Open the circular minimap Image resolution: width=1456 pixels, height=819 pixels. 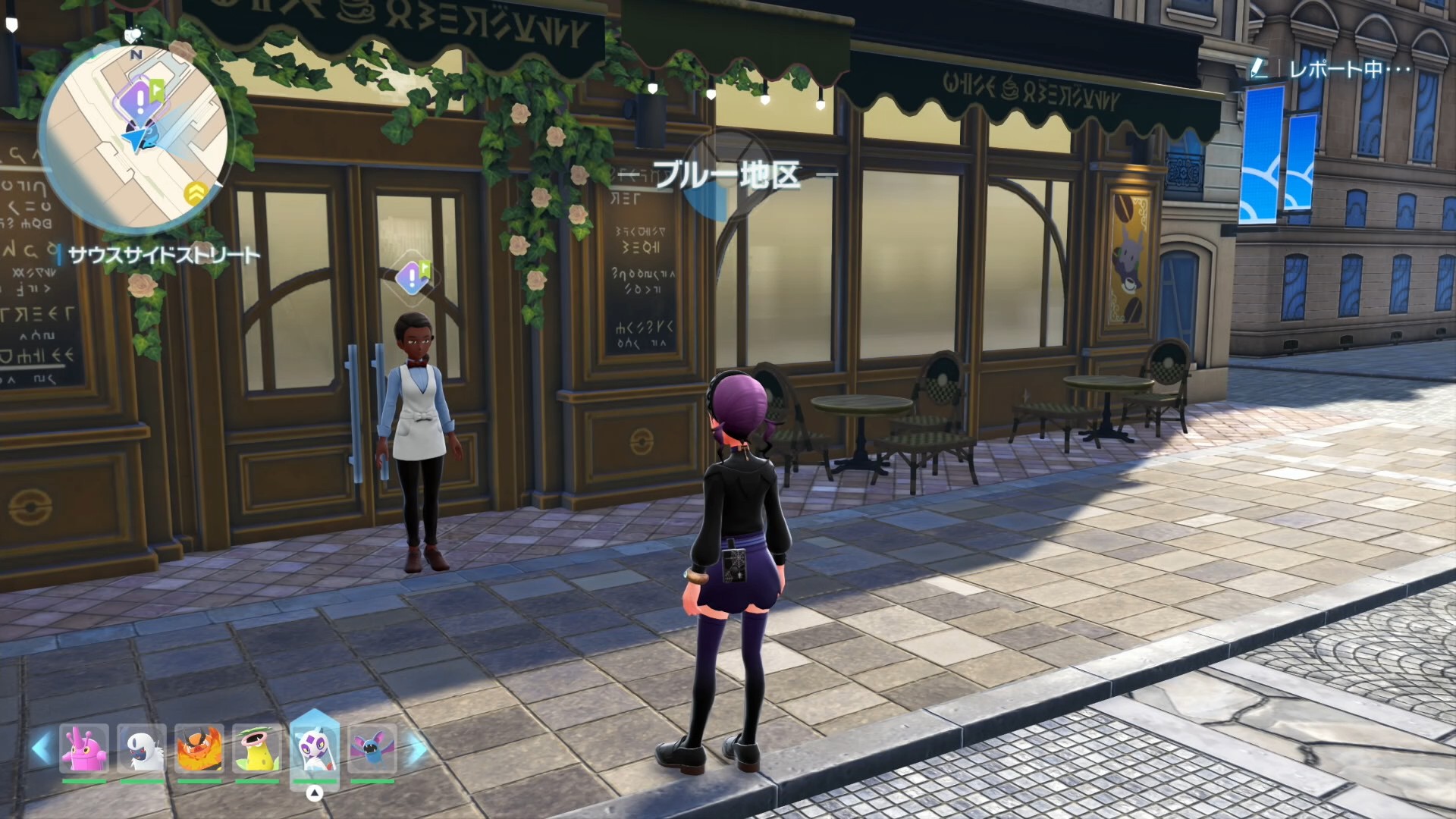point(133,138)
